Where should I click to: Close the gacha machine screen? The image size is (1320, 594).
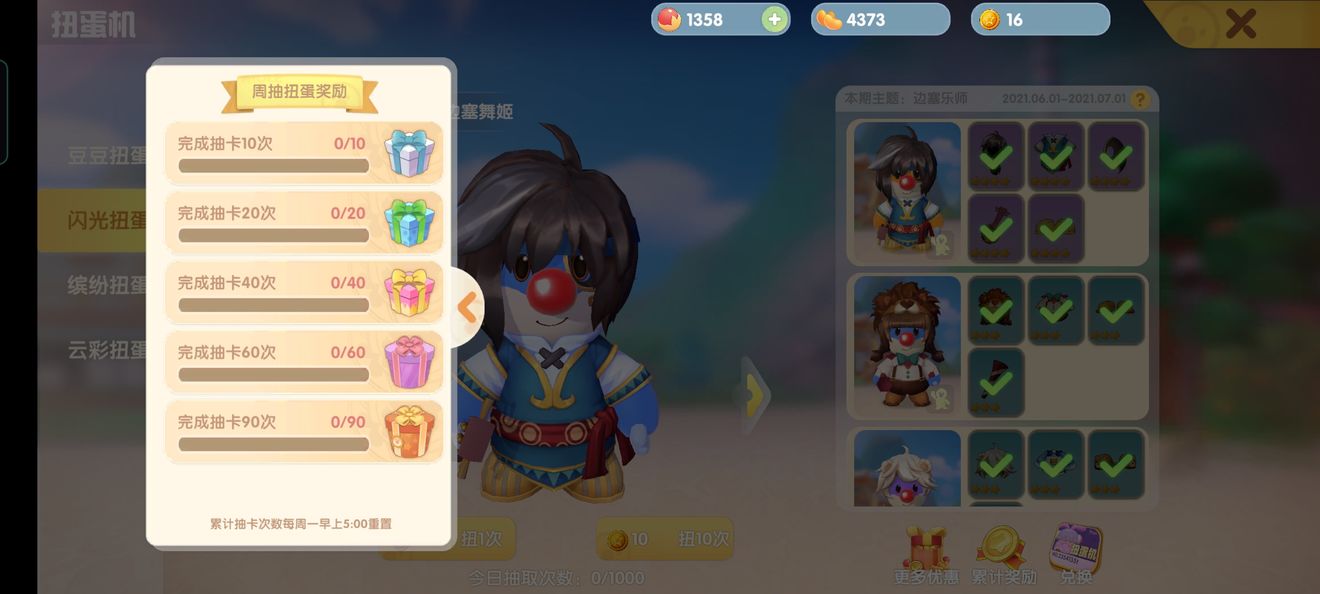pos(1240,23)
